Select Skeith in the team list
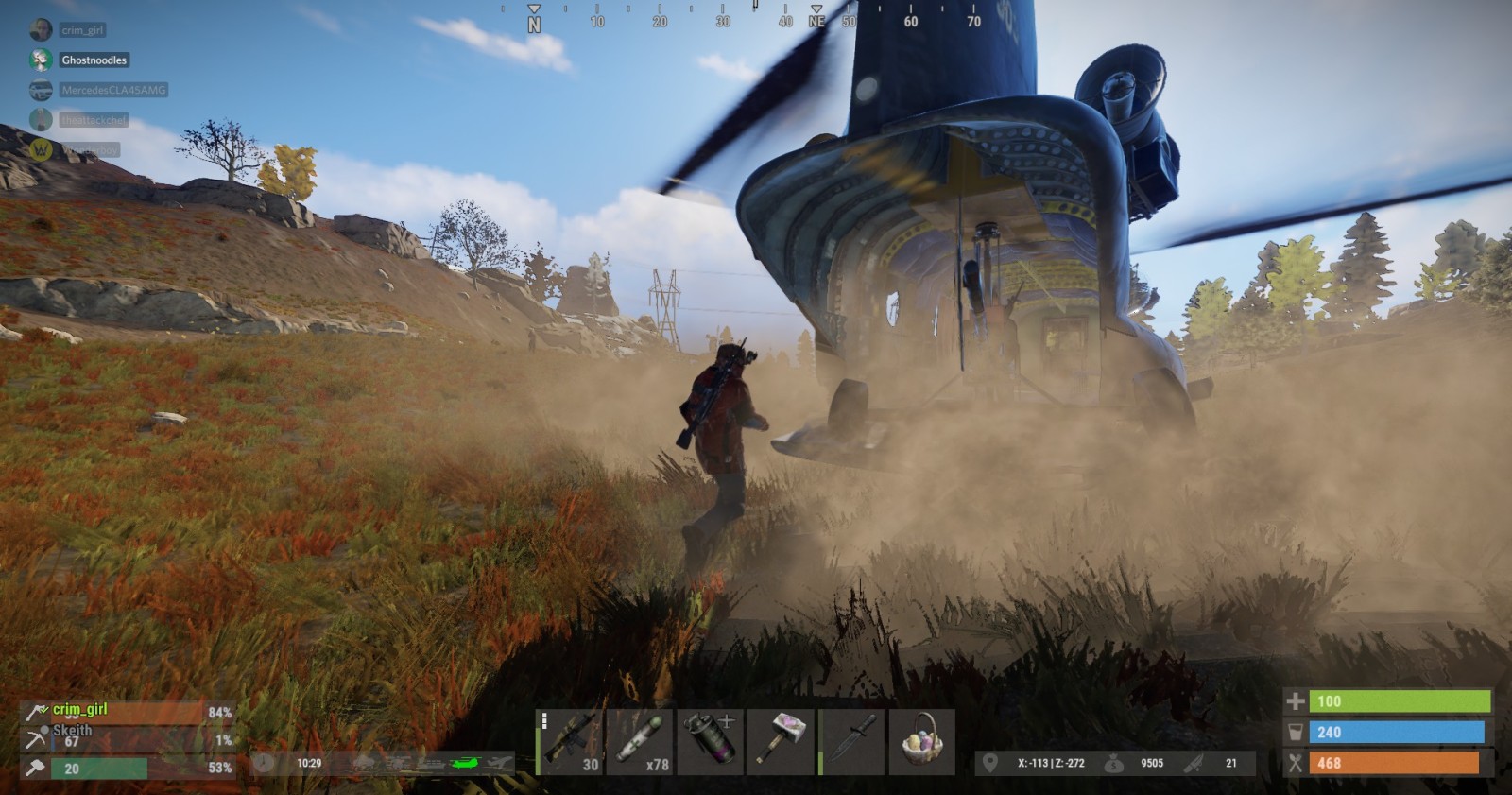This screenshot has width=1512, height=795. tap(72, 731)
